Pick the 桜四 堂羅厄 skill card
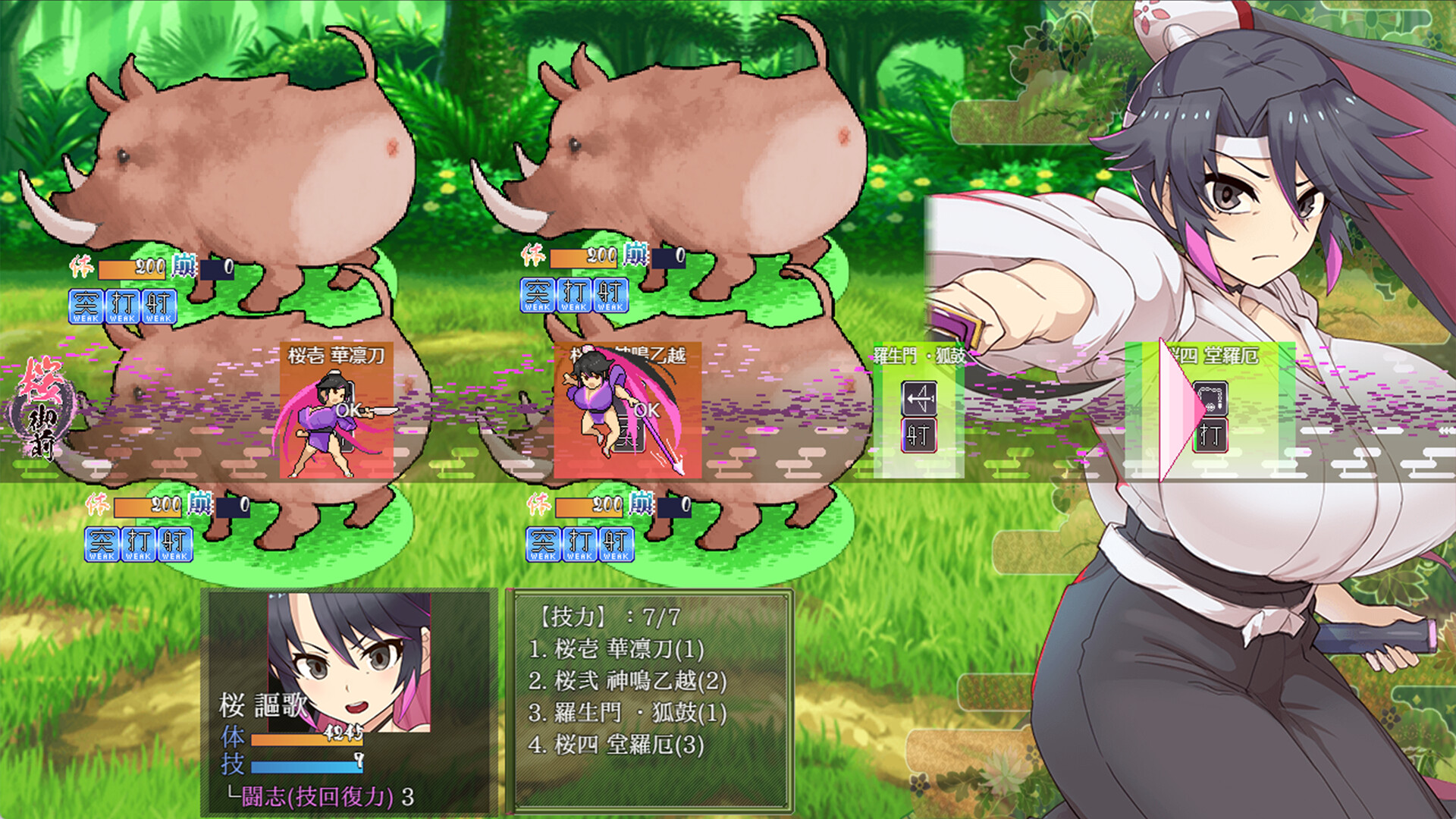This screenshot has height=819, width=1456. click(1210, 410)
